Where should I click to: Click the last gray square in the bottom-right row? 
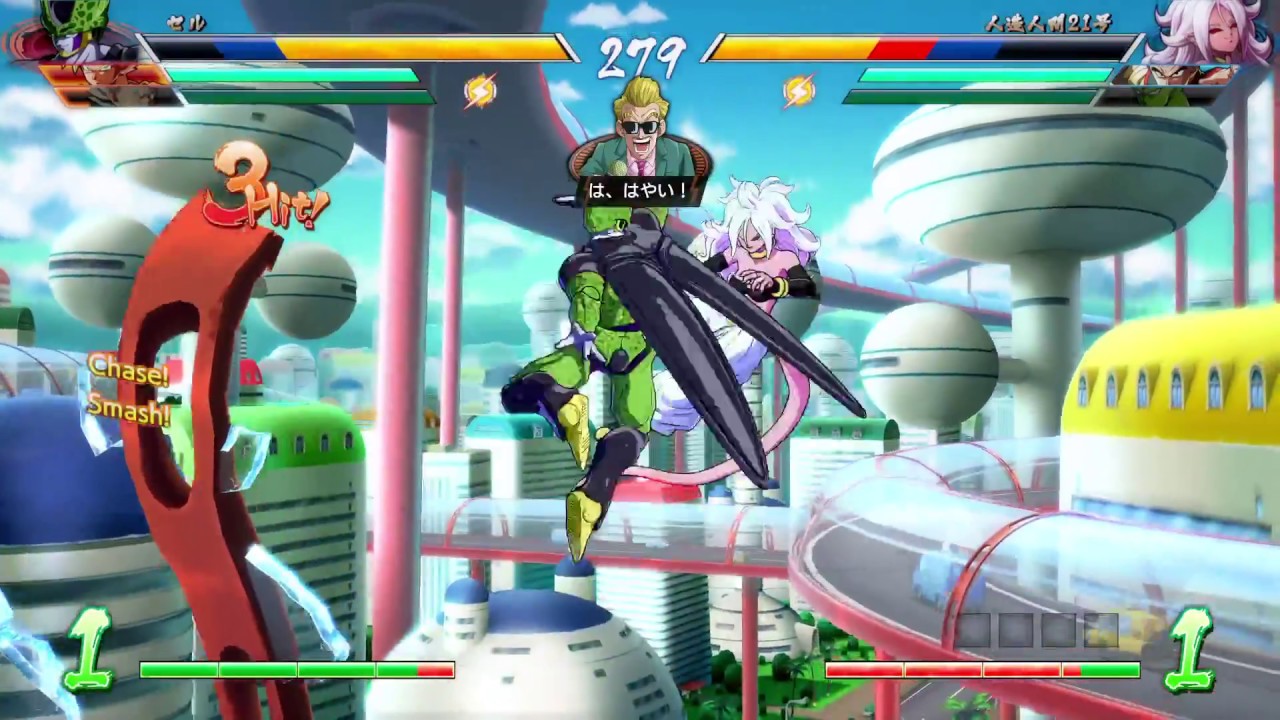pos(1102,628)
